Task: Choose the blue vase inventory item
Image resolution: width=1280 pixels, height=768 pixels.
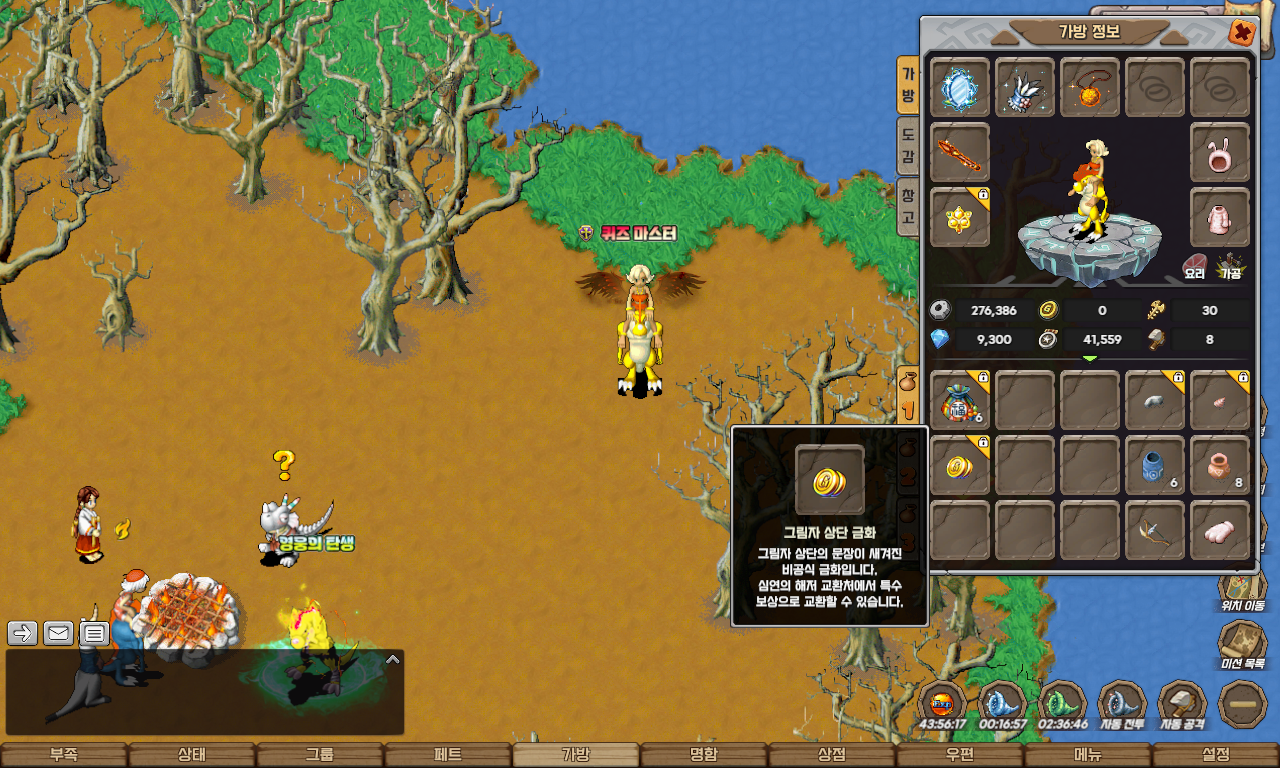Action: pyautogui.click(x=1155, y=465)
